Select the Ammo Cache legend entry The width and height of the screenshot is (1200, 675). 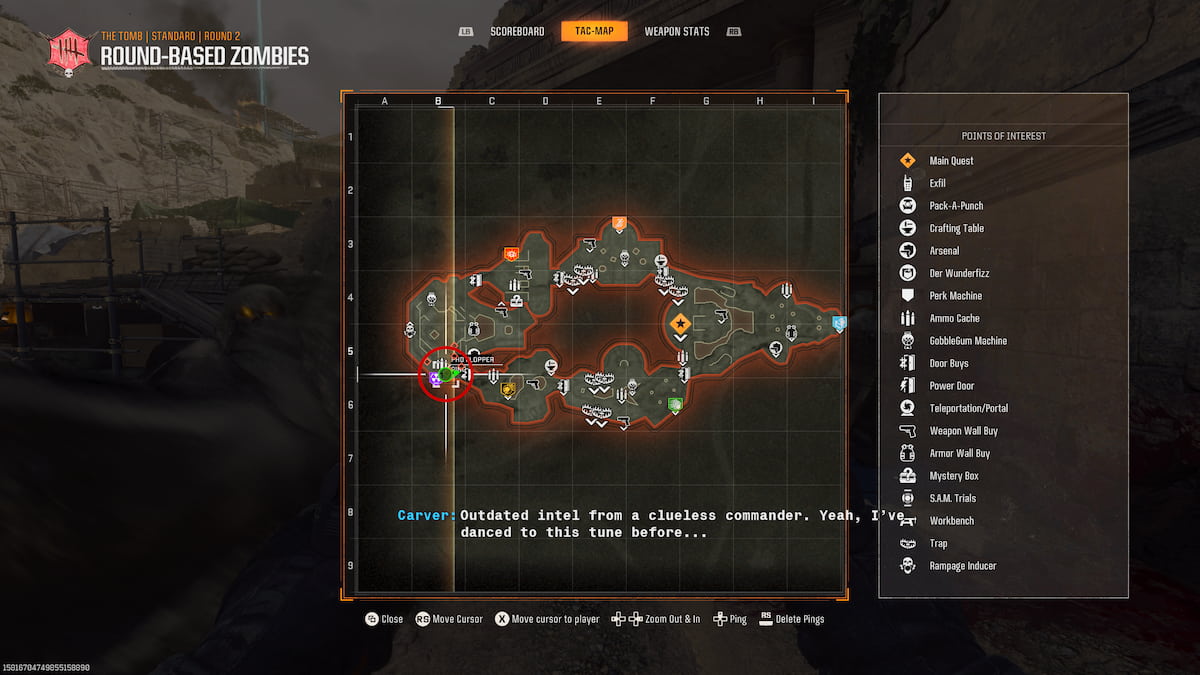(x=954, y=318)
